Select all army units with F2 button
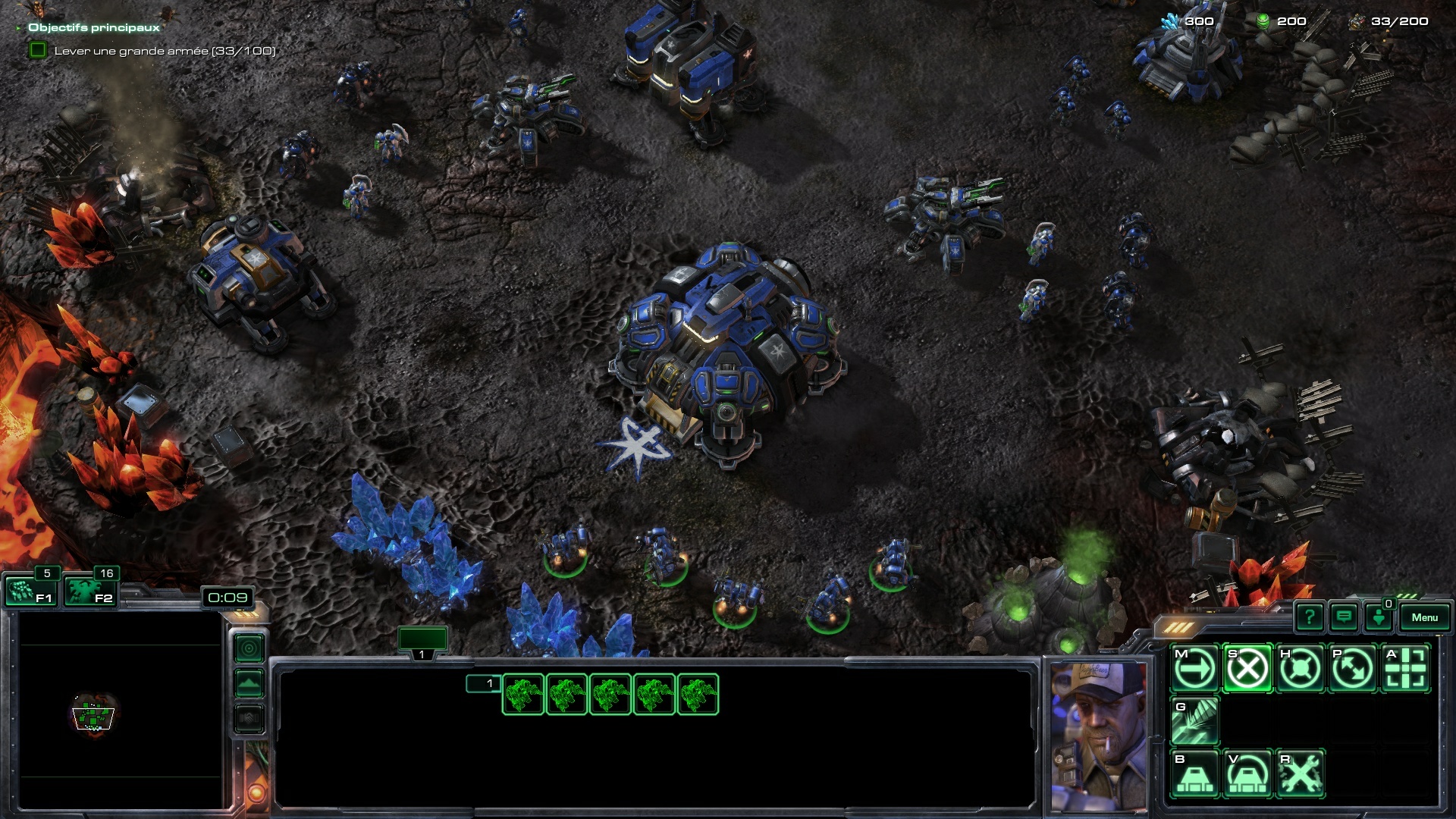 [89, 591]
